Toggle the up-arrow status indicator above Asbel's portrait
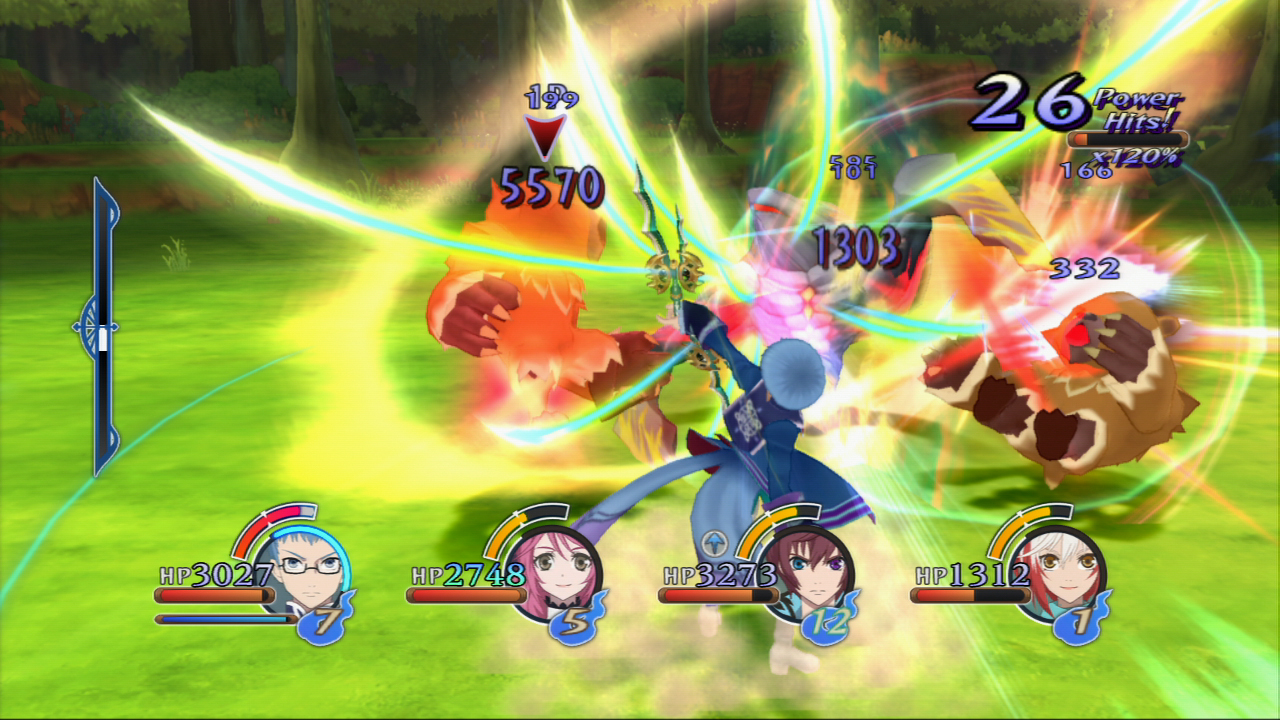Image resolution: width=1280 pixels, height=720 pixels. (716, 540)
